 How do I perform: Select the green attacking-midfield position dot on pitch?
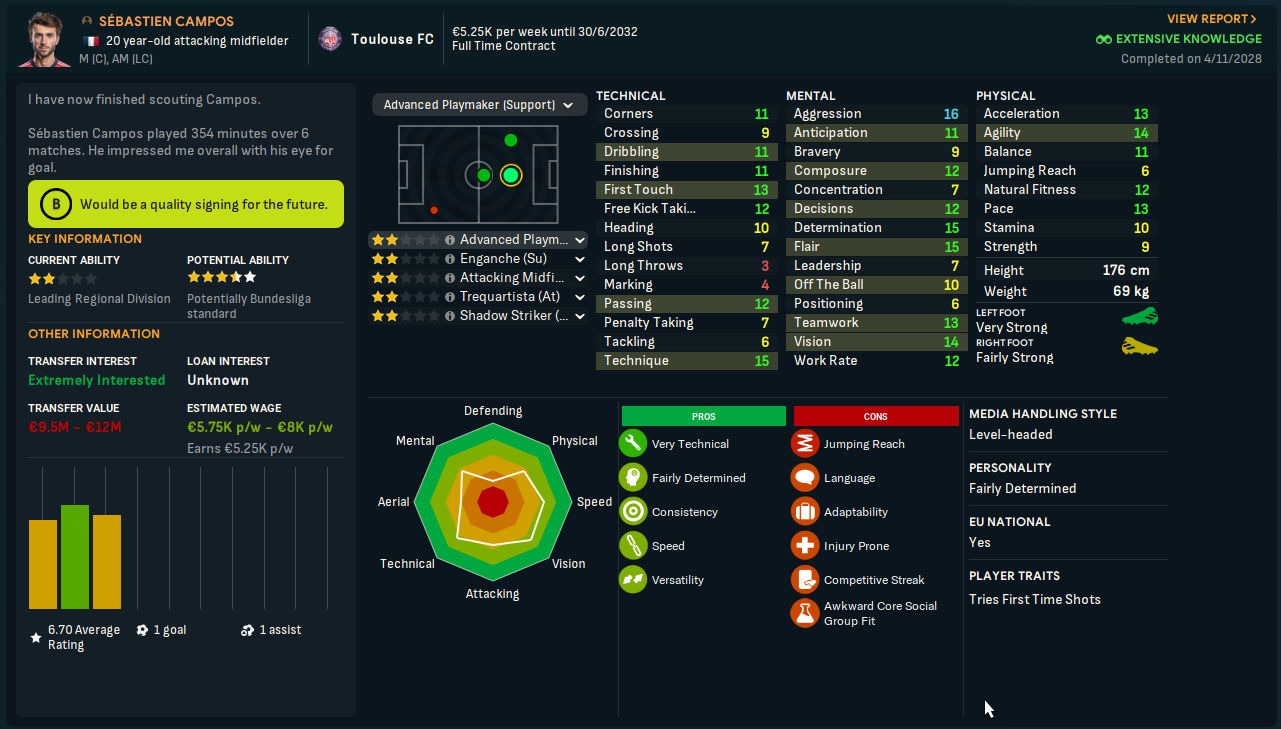511,176
